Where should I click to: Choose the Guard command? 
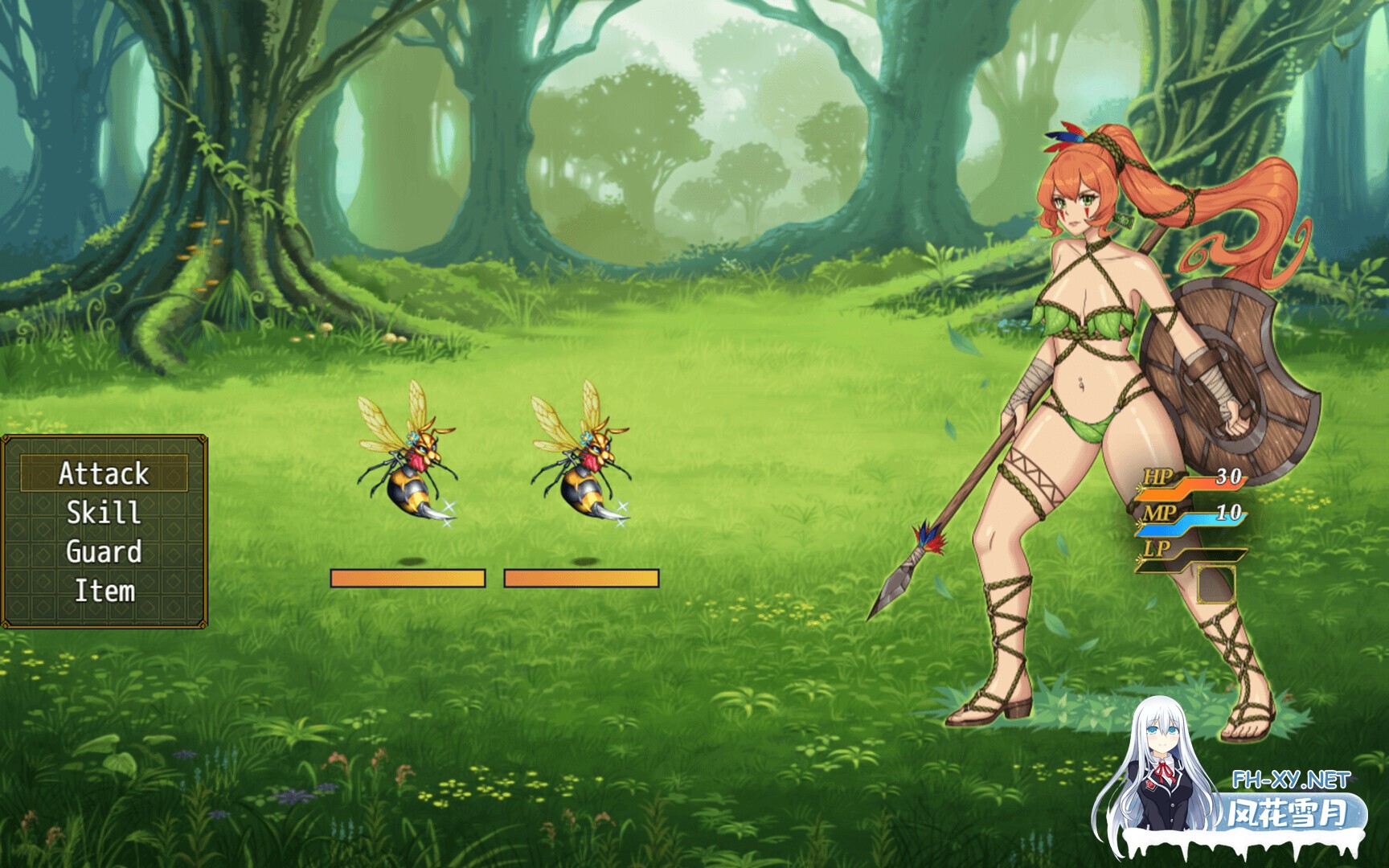[104, 552]
